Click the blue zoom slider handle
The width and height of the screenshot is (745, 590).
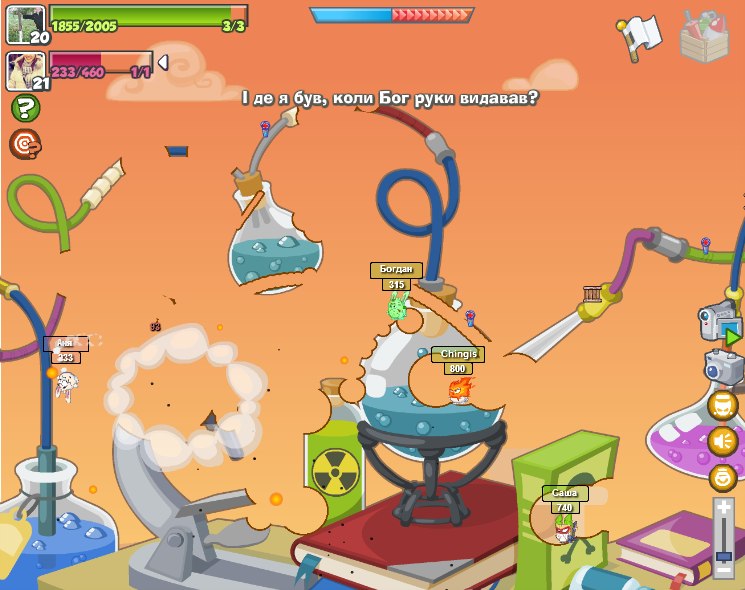pyautogui.click(x=723, y=555)
